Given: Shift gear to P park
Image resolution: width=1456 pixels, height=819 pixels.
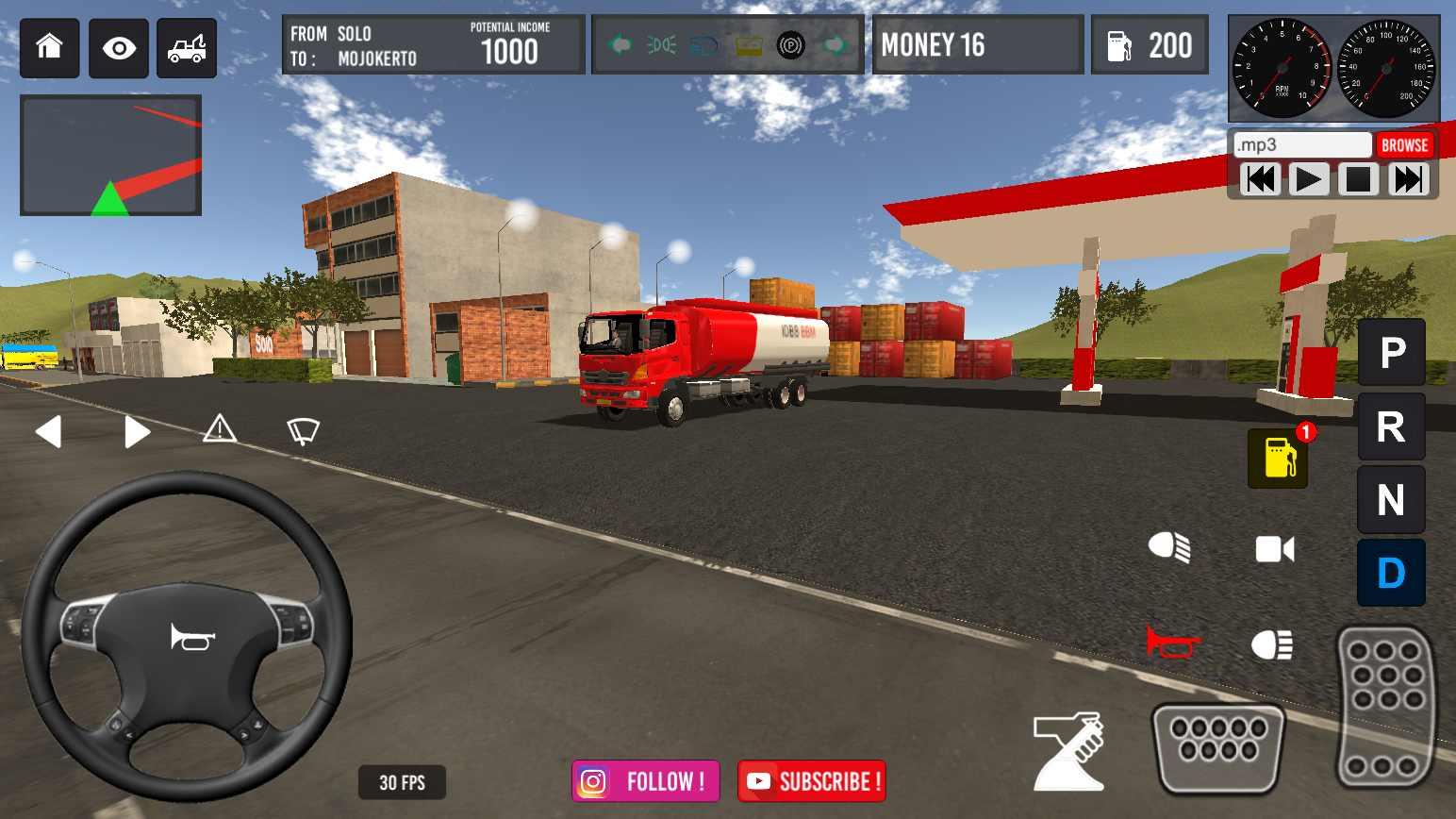Looking at the screenshot, I should 1391,353.
